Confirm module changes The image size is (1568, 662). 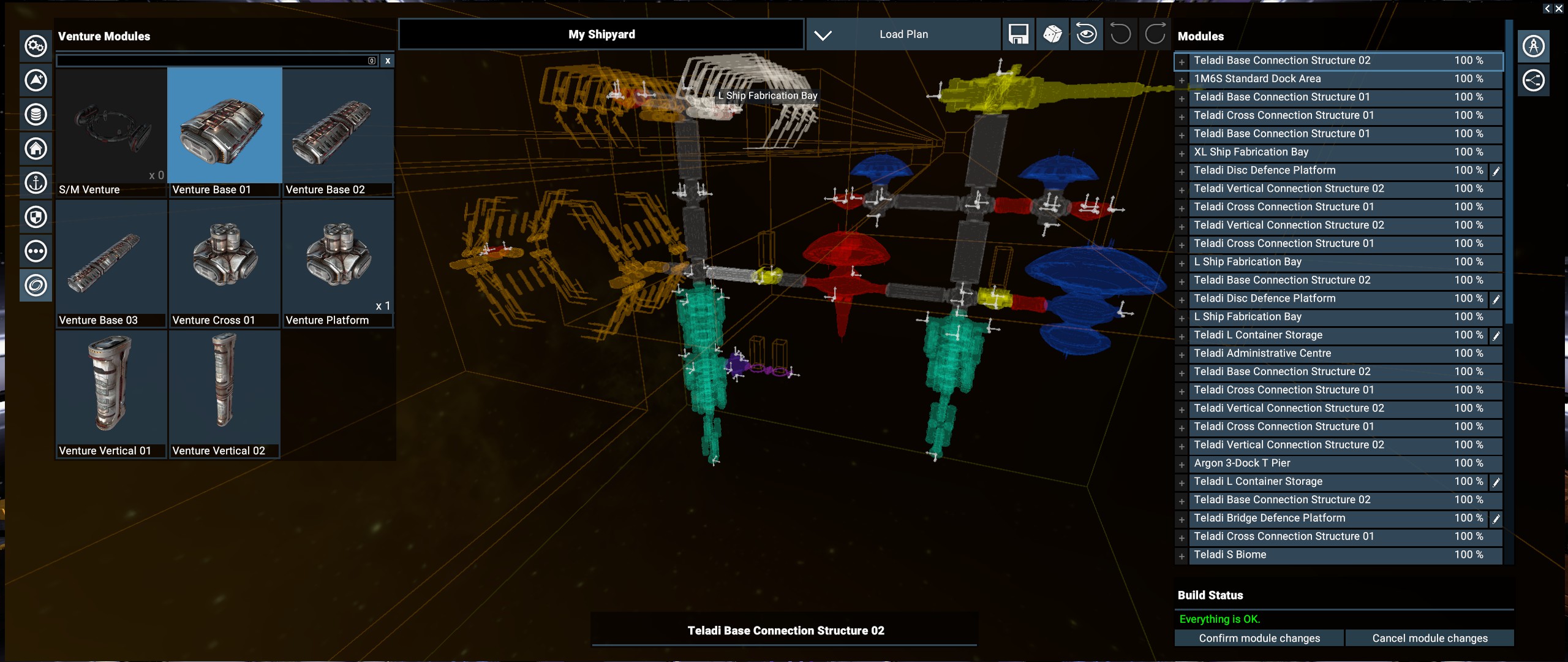pos(1259,638)
